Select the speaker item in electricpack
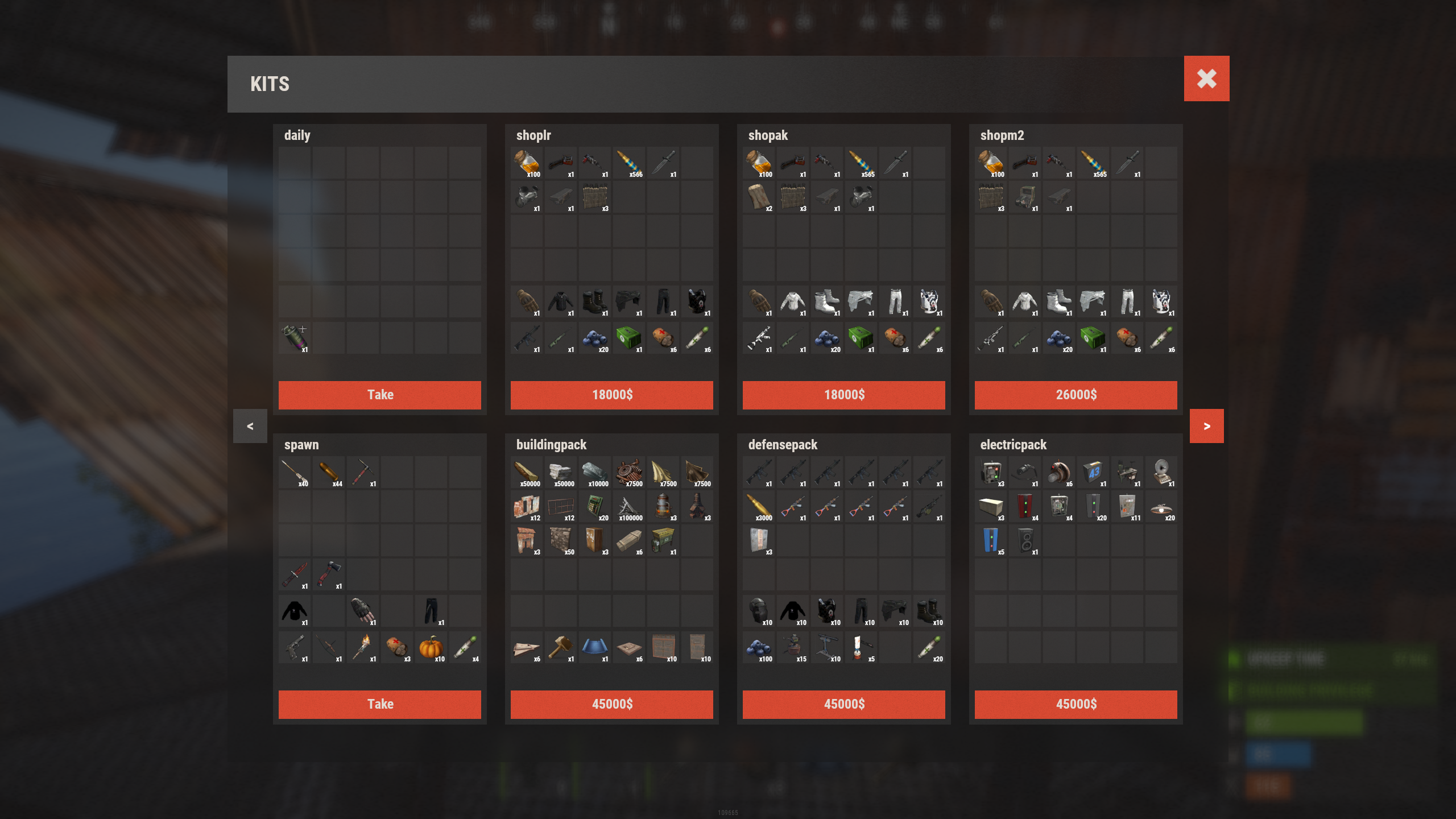 (x=1024, y=540)
